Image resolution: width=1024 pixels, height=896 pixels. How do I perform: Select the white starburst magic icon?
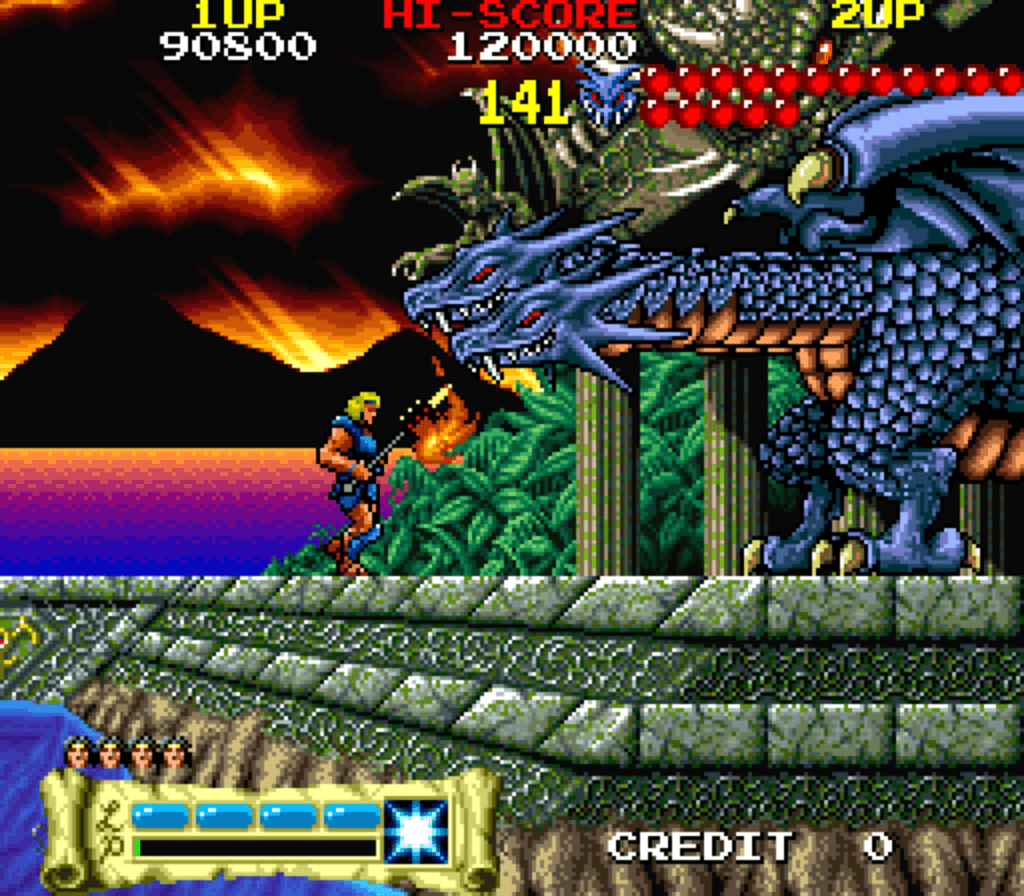tap(417, 830)
